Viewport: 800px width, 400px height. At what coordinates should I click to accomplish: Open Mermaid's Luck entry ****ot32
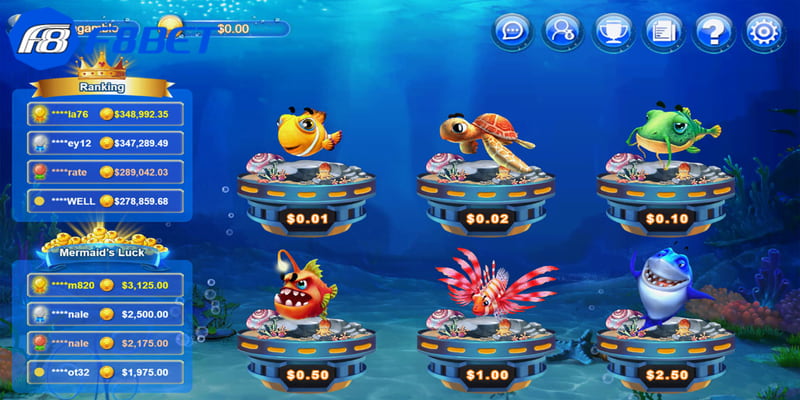(x=104, y=373)
